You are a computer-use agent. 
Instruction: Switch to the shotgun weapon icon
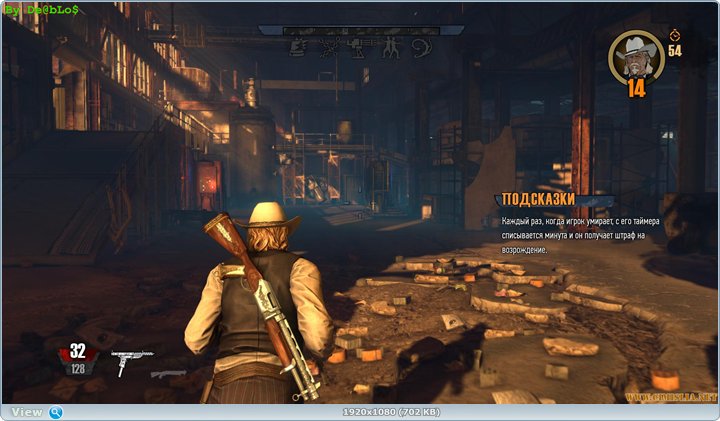coord(168,374)
